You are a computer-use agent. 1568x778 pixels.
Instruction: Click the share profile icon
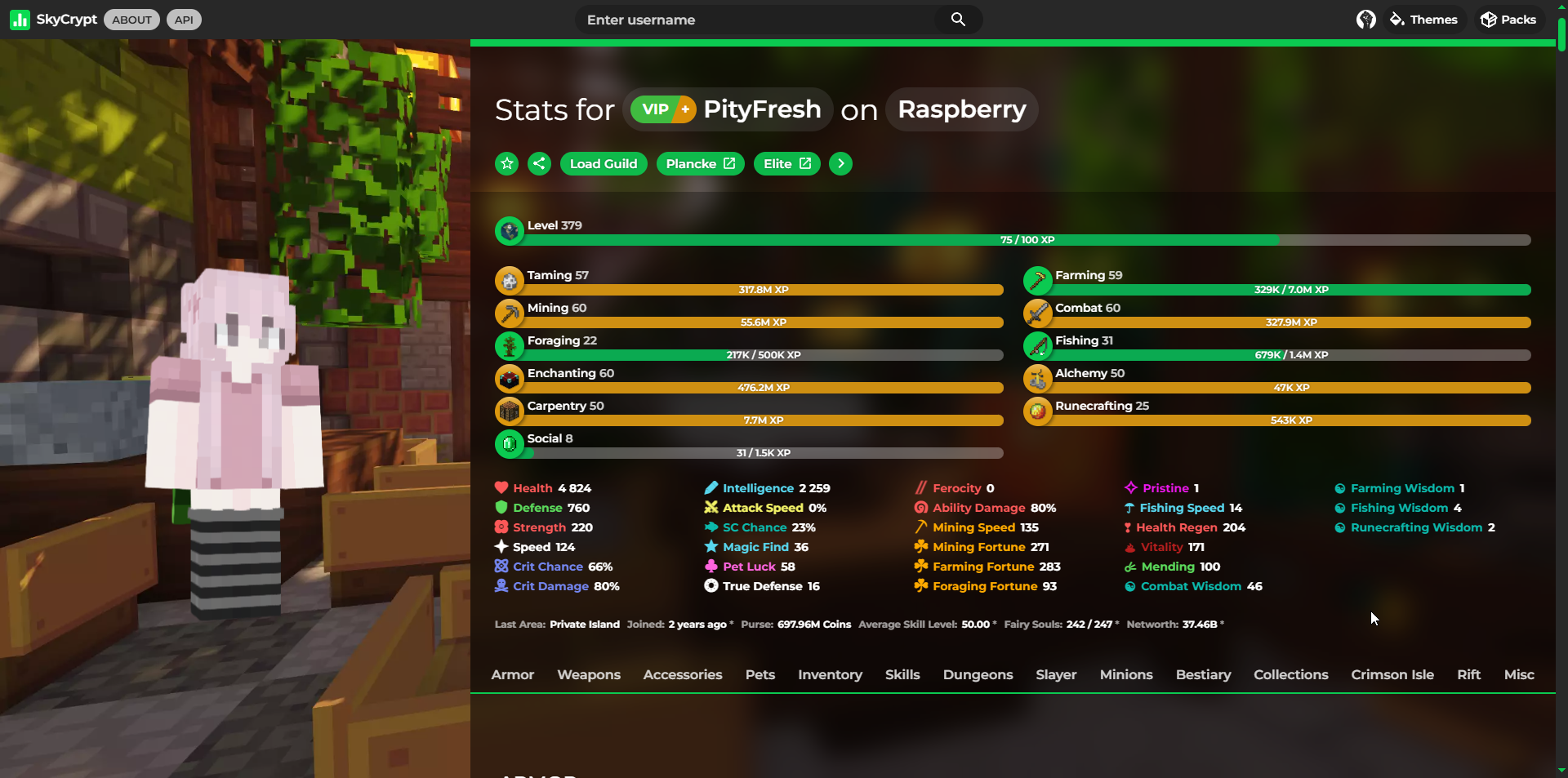pos(539,163)
